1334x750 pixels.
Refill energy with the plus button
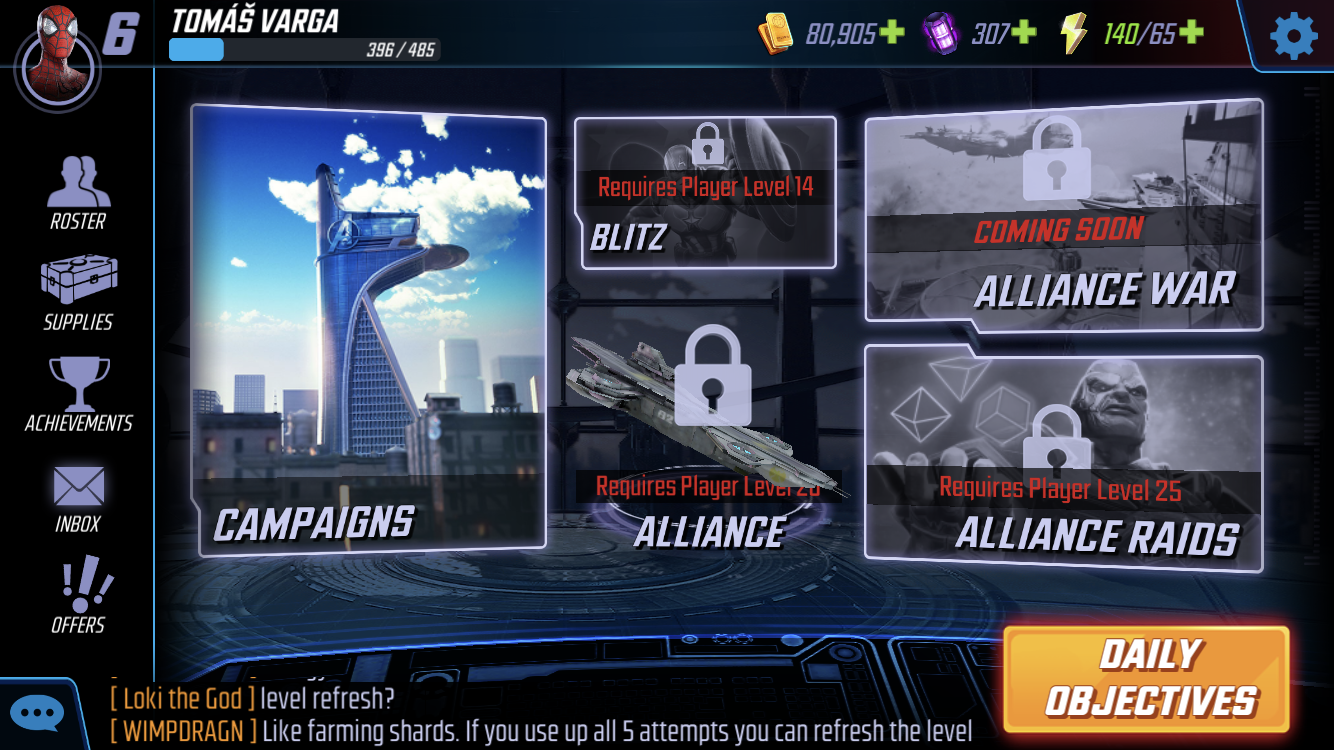(x=1190, y=34)
